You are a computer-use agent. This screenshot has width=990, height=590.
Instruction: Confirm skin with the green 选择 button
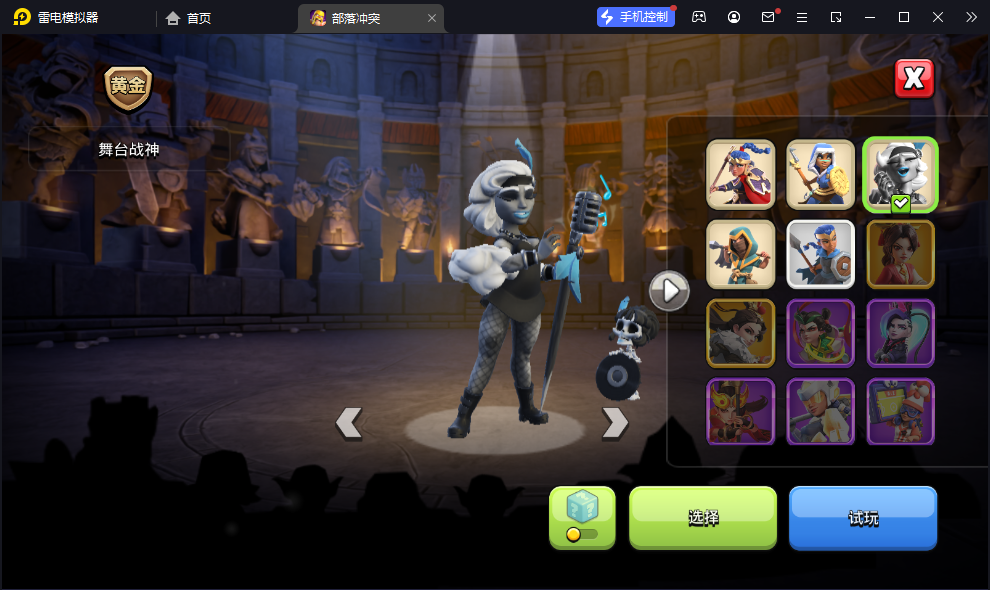(703, 517)
